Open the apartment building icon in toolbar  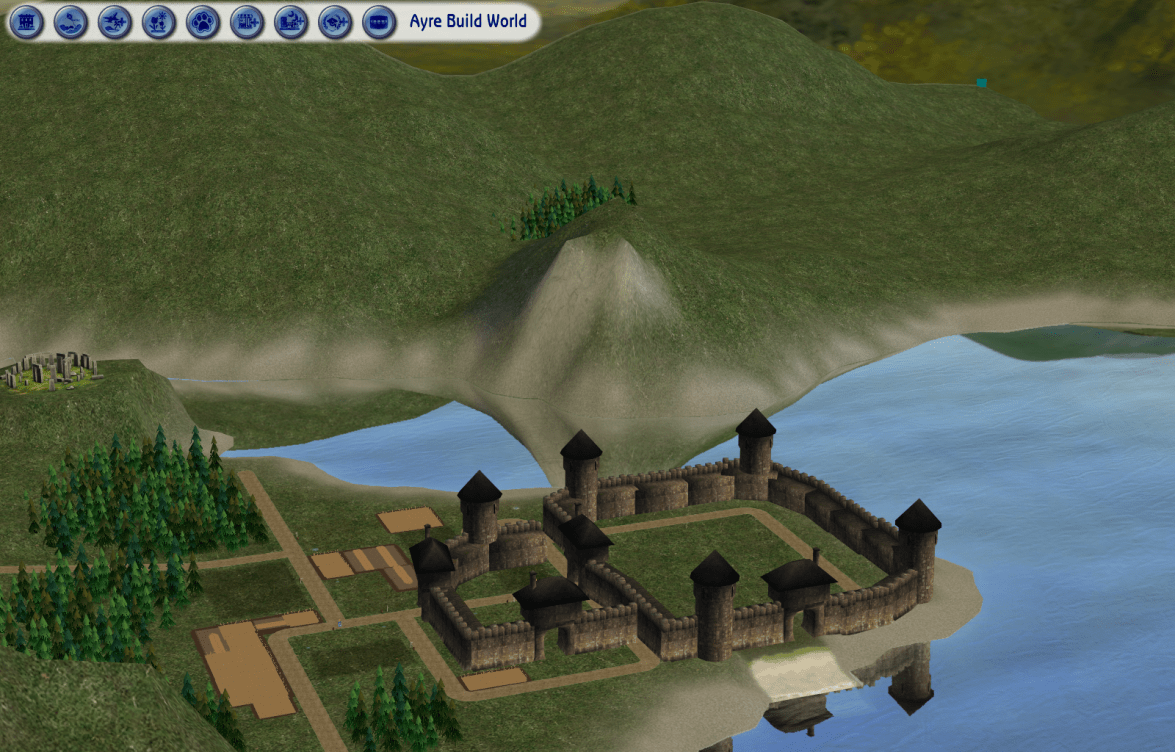(27, 21)
